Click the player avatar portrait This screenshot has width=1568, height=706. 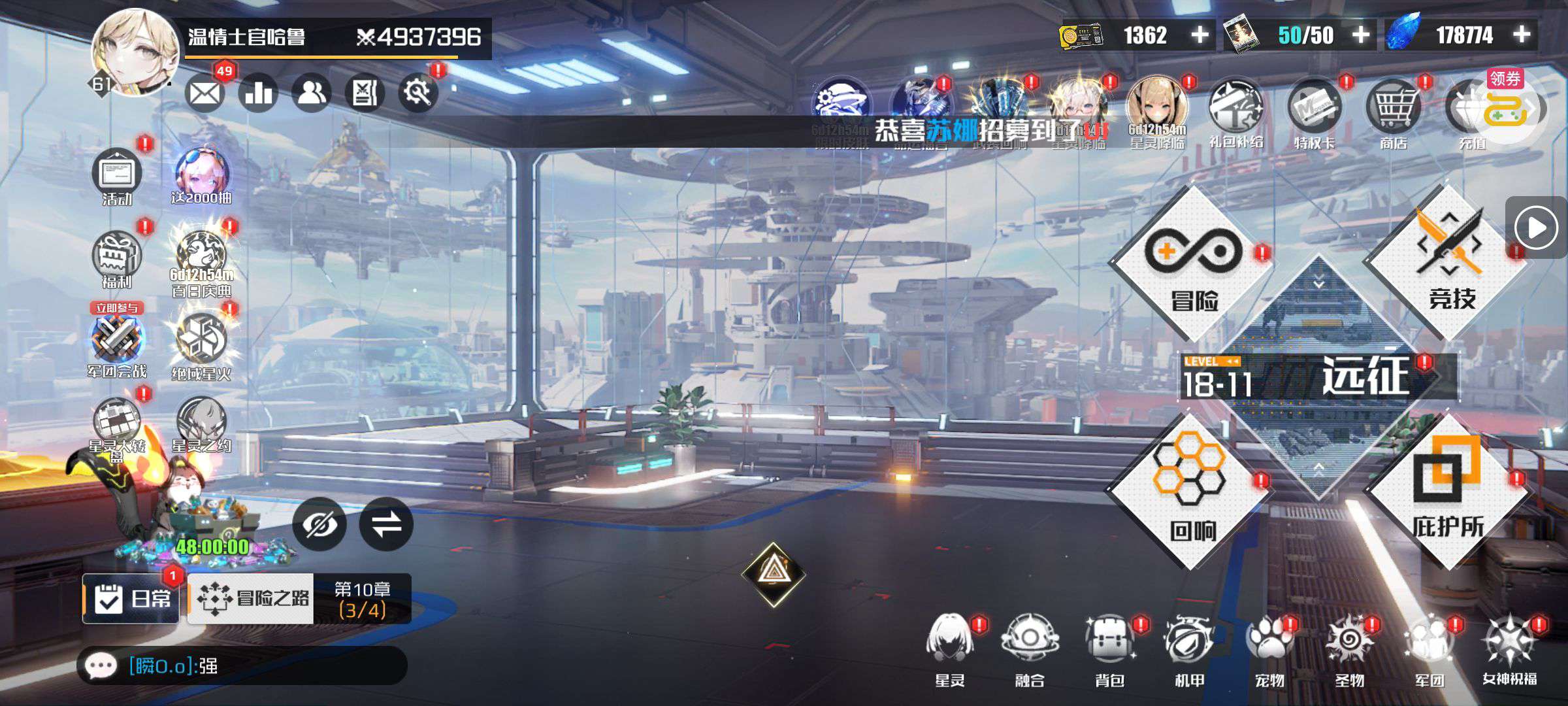pyautogui.click(x=135, y=52)
